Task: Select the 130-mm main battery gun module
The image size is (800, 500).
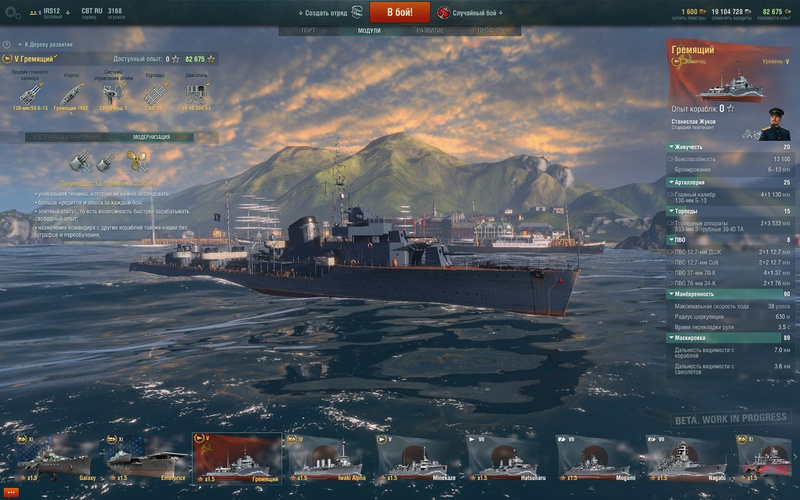Action: (x=29, y=93)
